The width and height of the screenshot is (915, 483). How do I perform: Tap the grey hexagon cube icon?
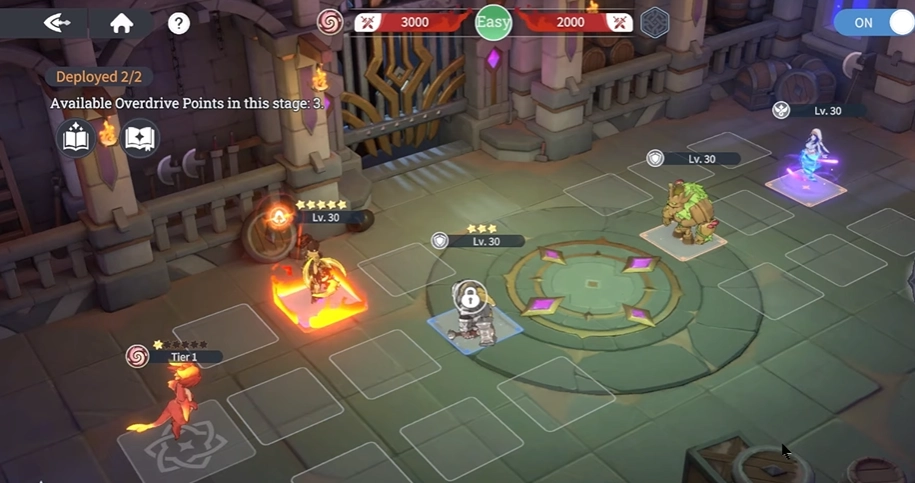click(654, 22)
